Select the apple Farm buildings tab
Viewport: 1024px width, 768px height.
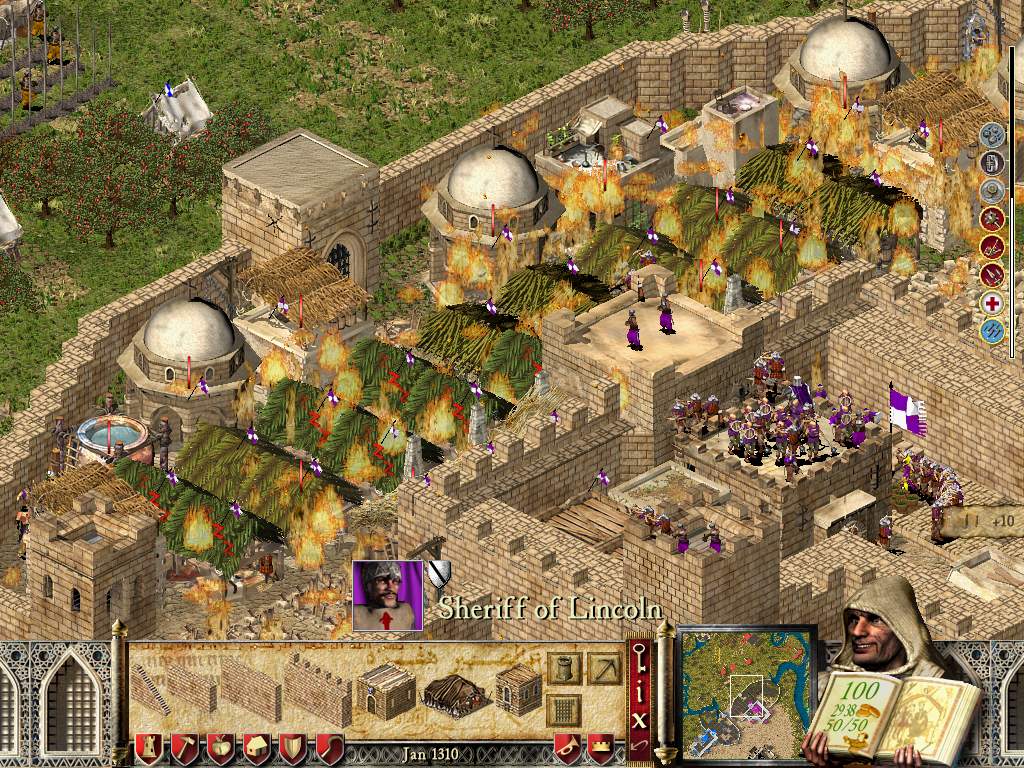(221, 747)
